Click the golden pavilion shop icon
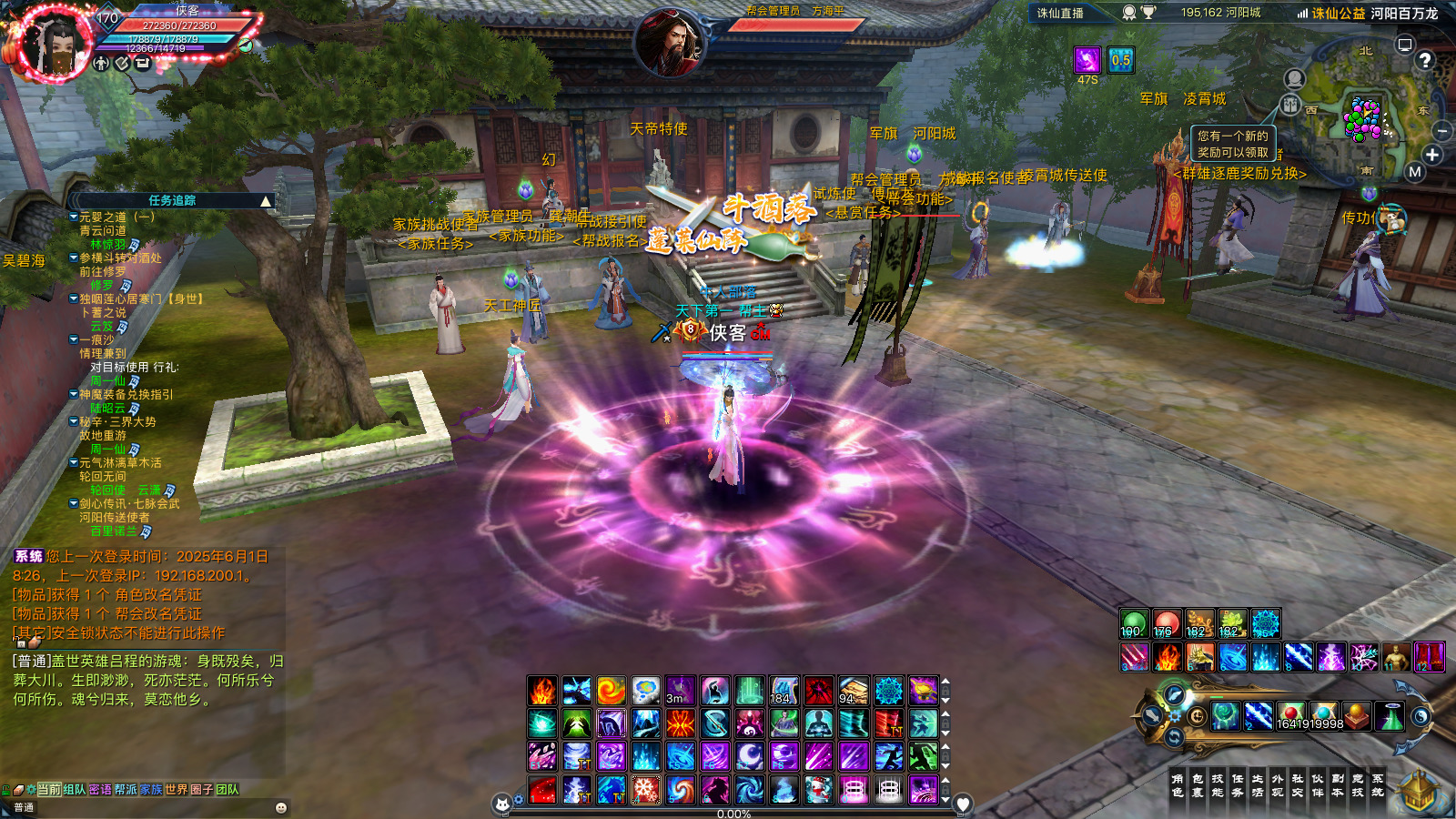Image resolution: width=1456 pixels, height=819 pixels. click(1417, 791)
